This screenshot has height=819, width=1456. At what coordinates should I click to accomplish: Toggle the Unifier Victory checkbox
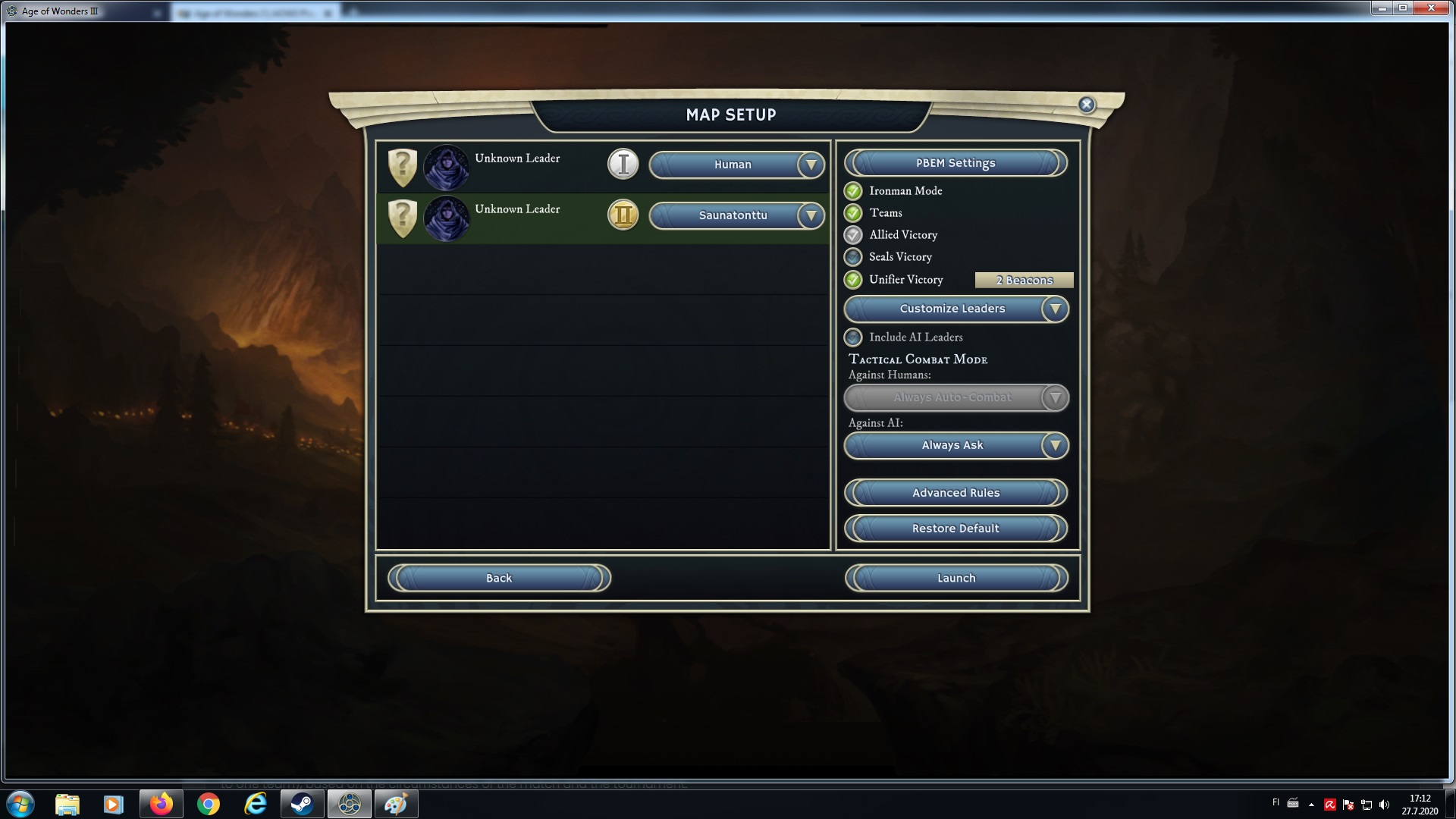click(854, 280)
